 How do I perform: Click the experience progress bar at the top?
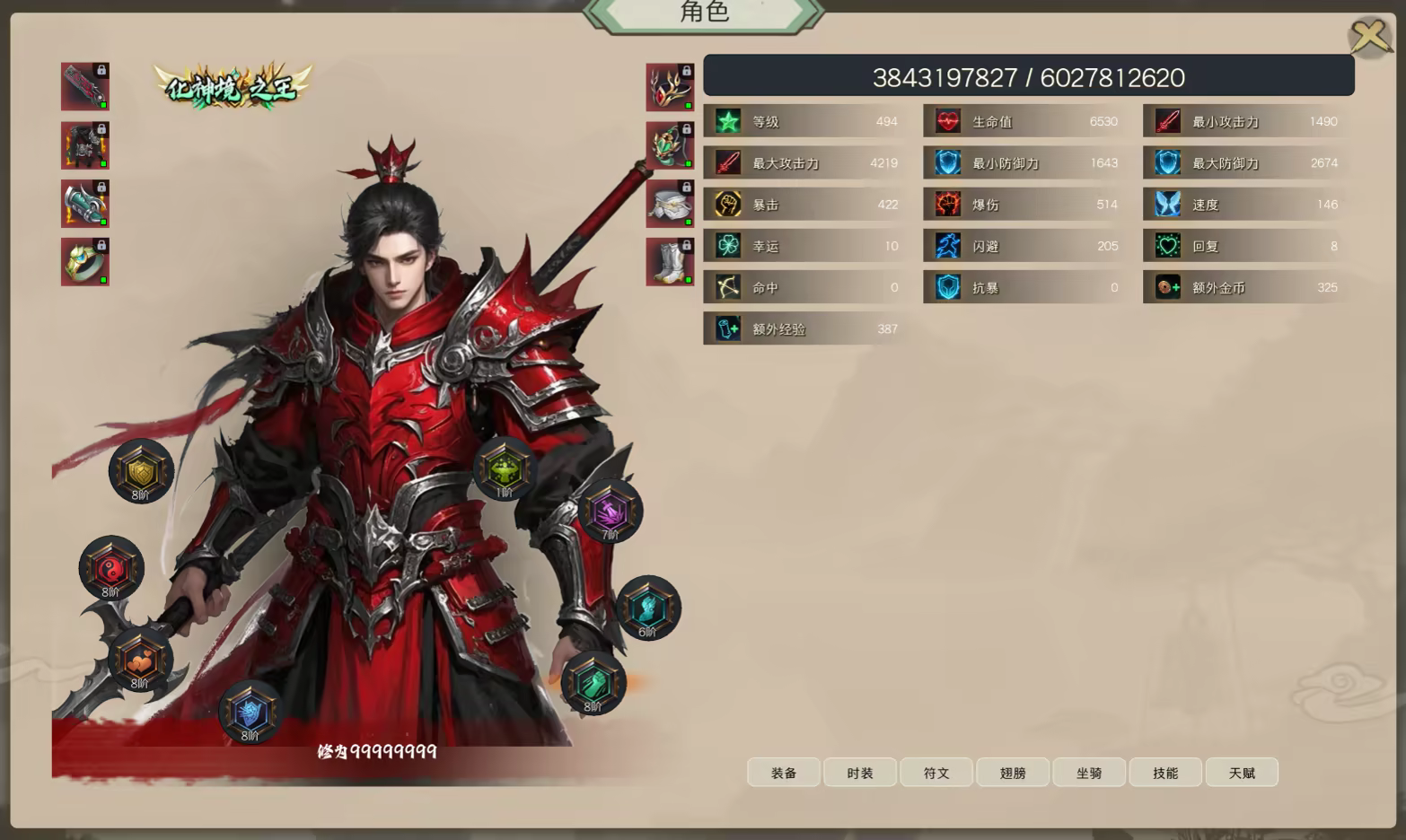pyautogui.click(x=1029, y=76)
